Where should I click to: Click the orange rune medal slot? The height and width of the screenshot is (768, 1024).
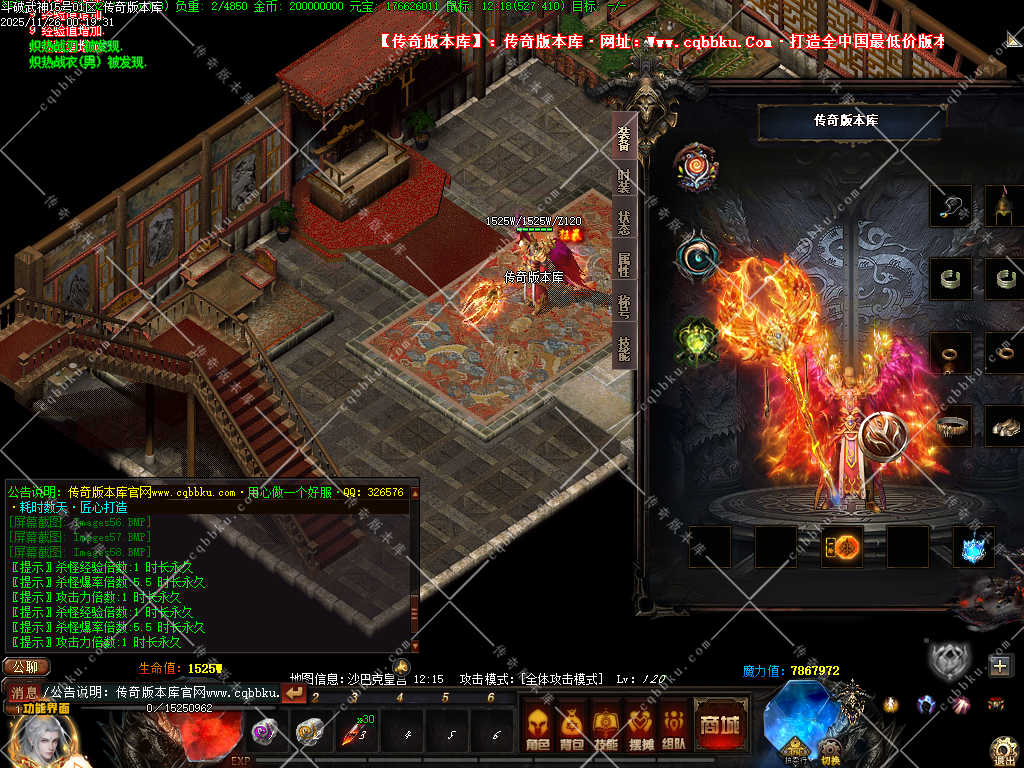point(842,547)
